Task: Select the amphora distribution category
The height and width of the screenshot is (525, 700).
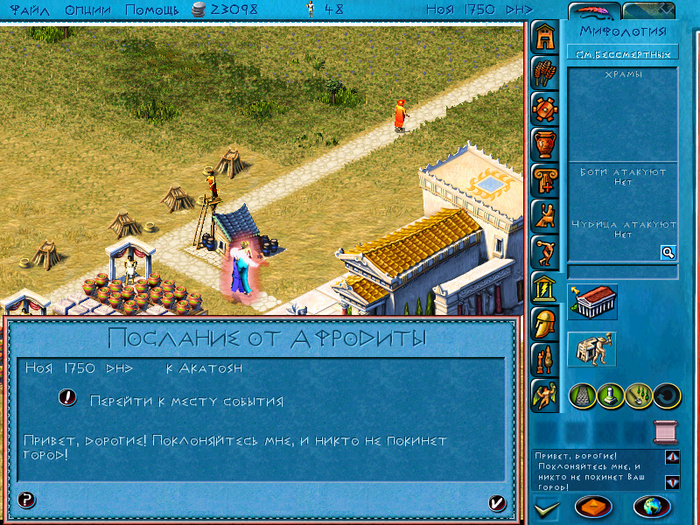Action: pos(544,144)
